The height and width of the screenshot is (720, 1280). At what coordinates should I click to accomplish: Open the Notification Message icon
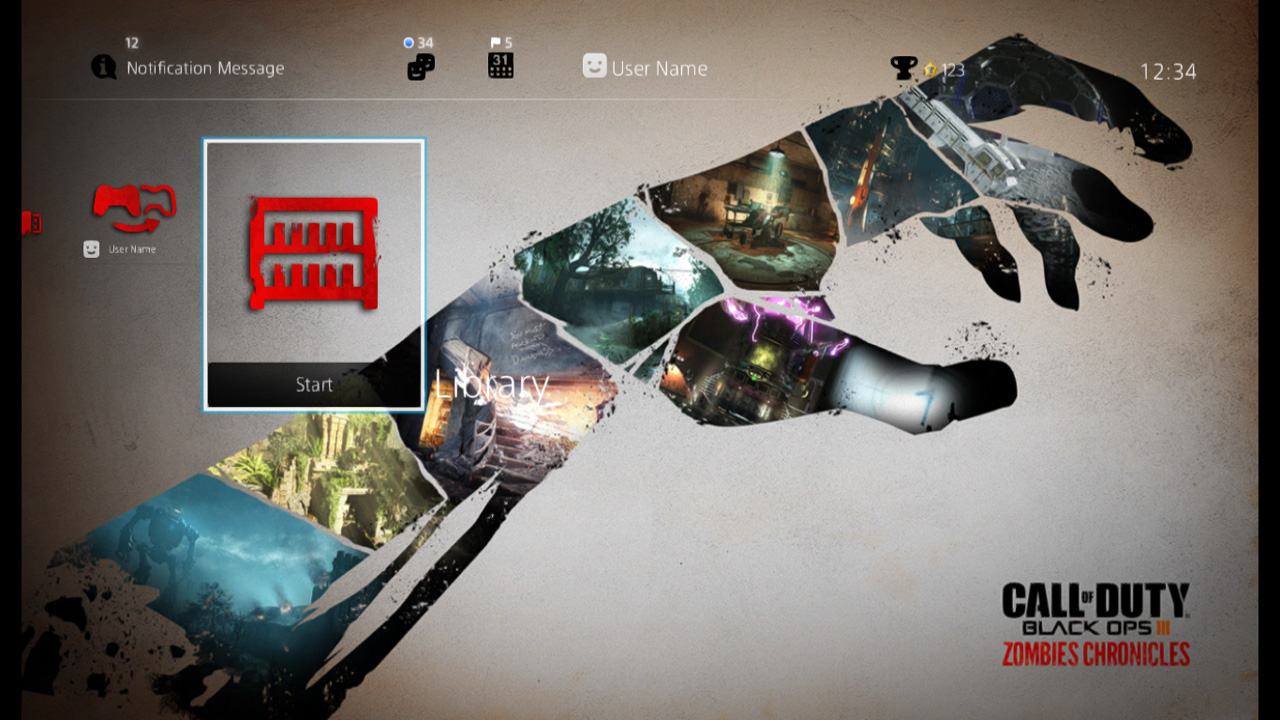104,67
